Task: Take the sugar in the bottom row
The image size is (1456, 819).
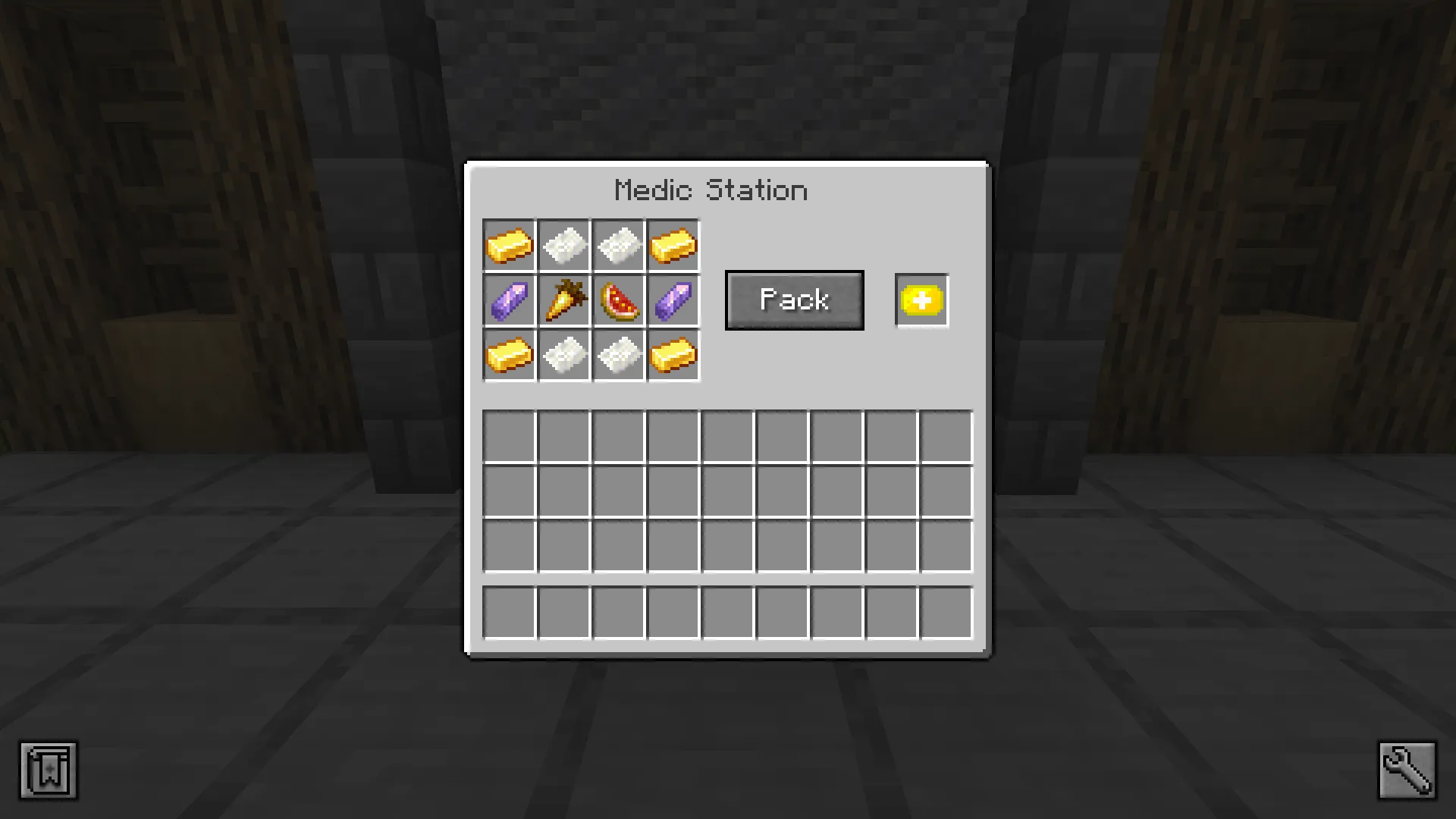Action: click(563, 355)
